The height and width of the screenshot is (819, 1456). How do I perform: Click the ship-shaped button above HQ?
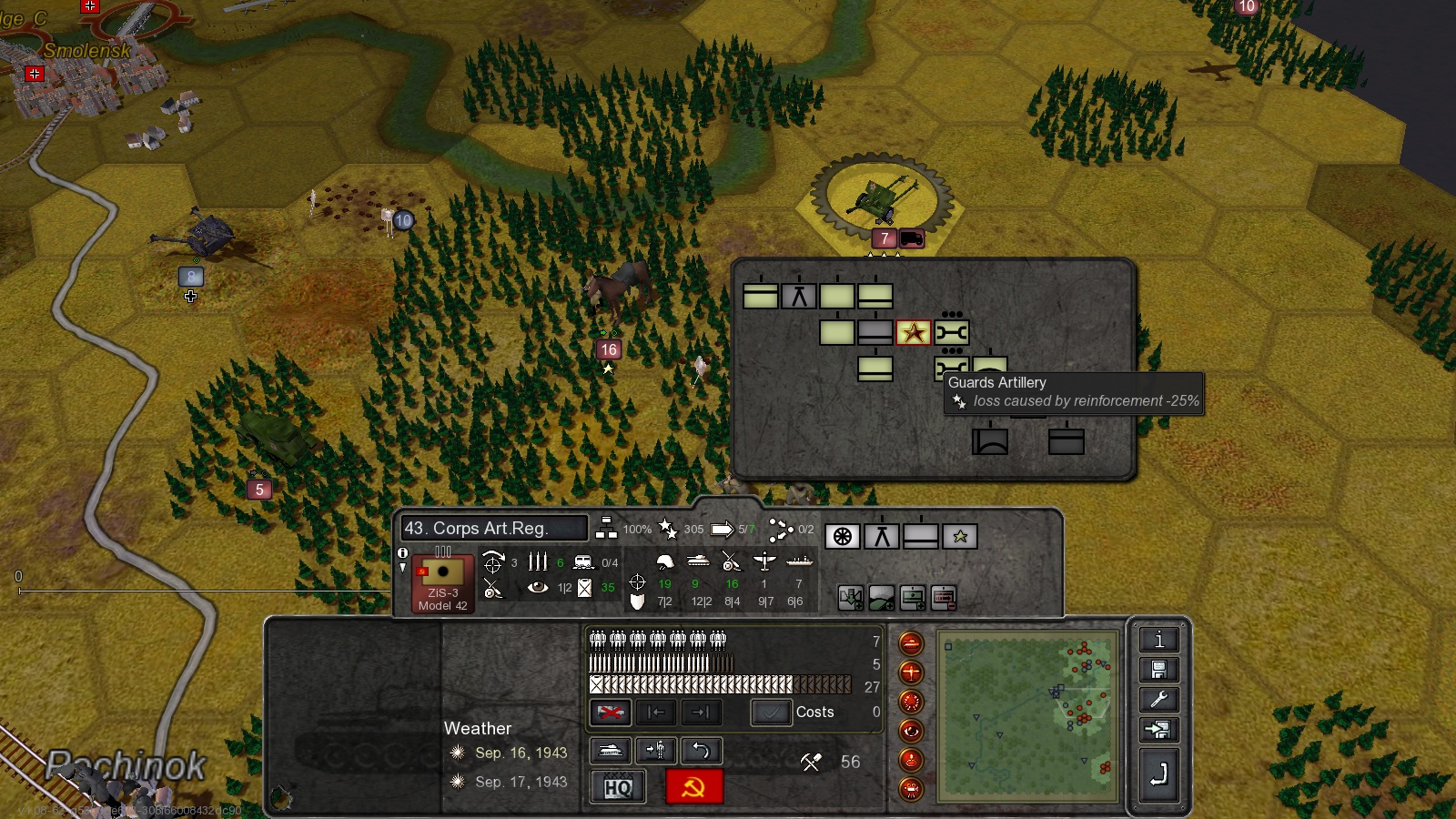[x=610, y=751]
